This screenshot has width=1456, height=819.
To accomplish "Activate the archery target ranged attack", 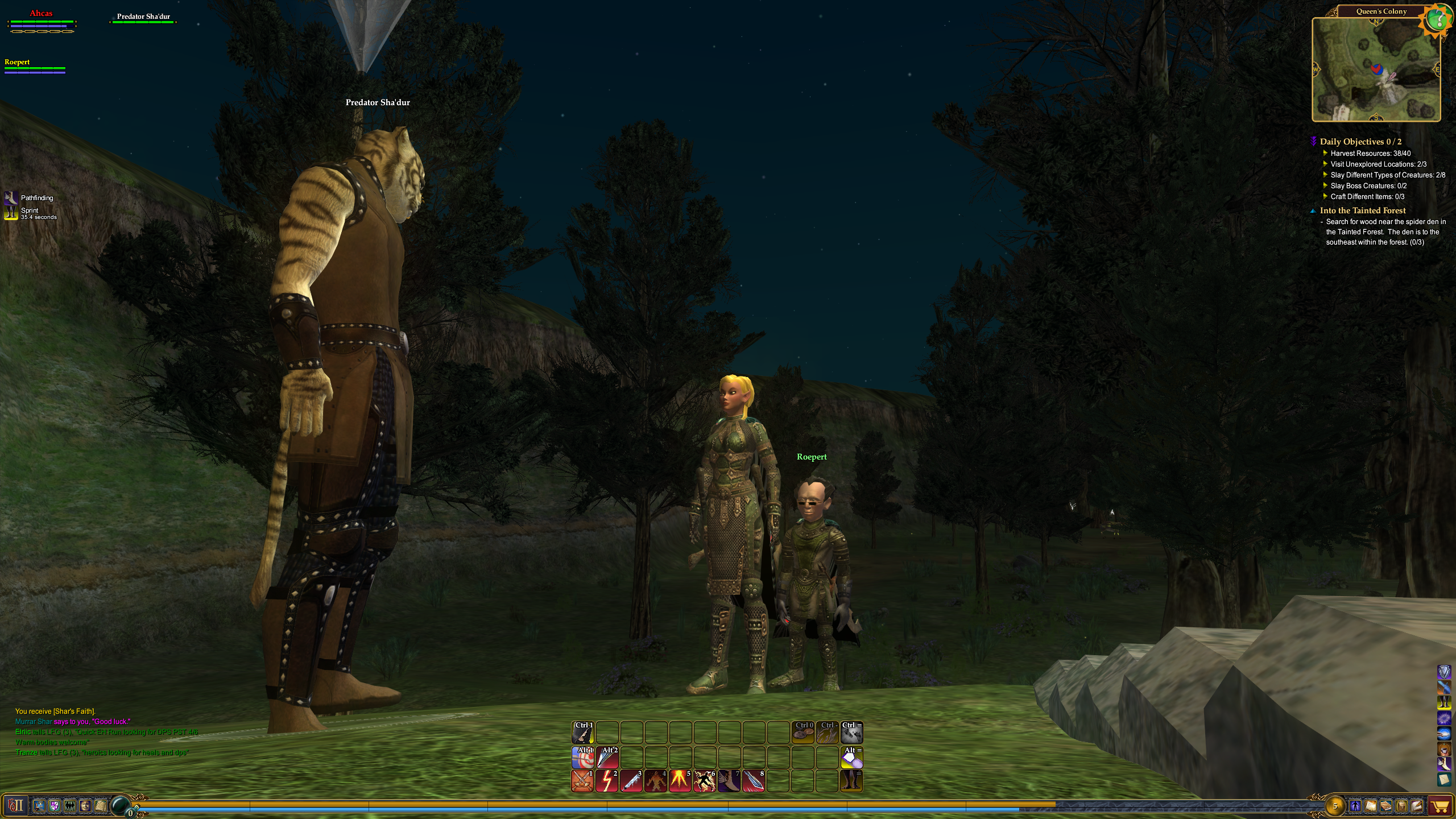I will point(582,758).
